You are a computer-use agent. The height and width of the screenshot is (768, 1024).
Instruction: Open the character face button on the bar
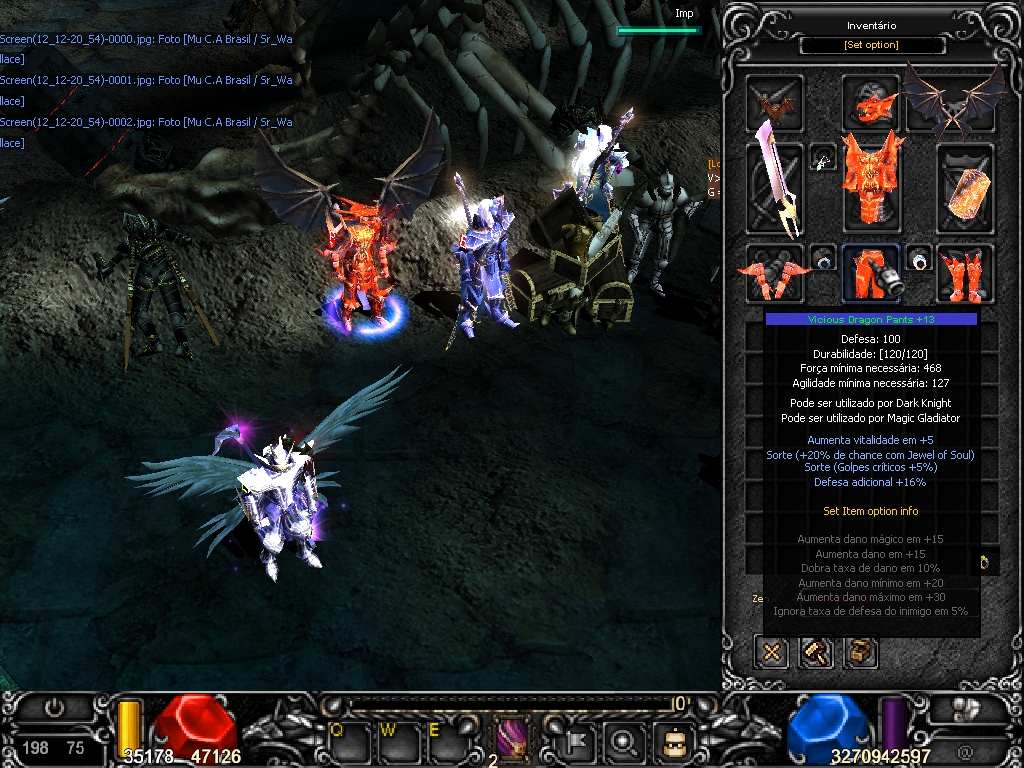(673, 742)
